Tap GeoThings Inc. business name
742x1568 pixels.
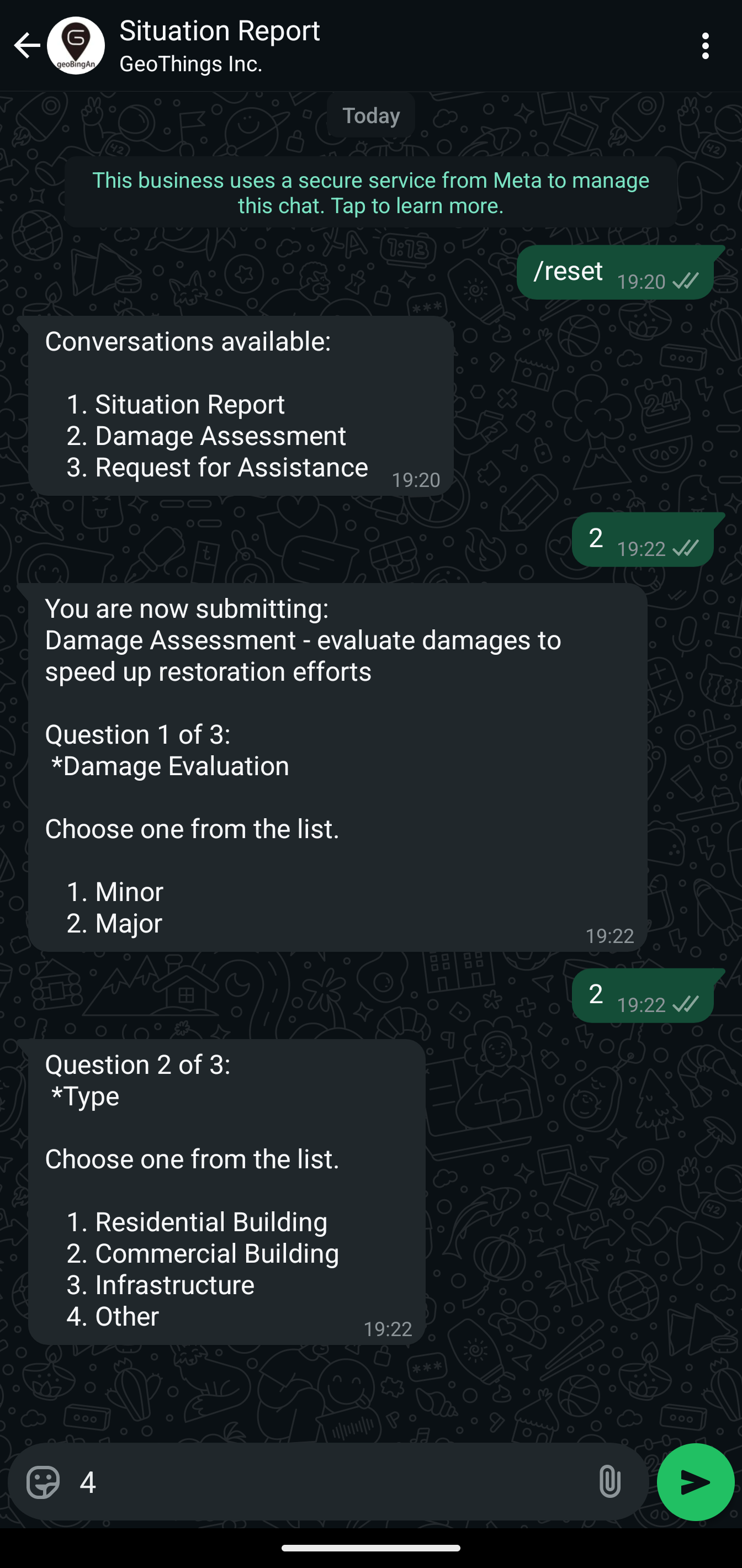(190, 62)
